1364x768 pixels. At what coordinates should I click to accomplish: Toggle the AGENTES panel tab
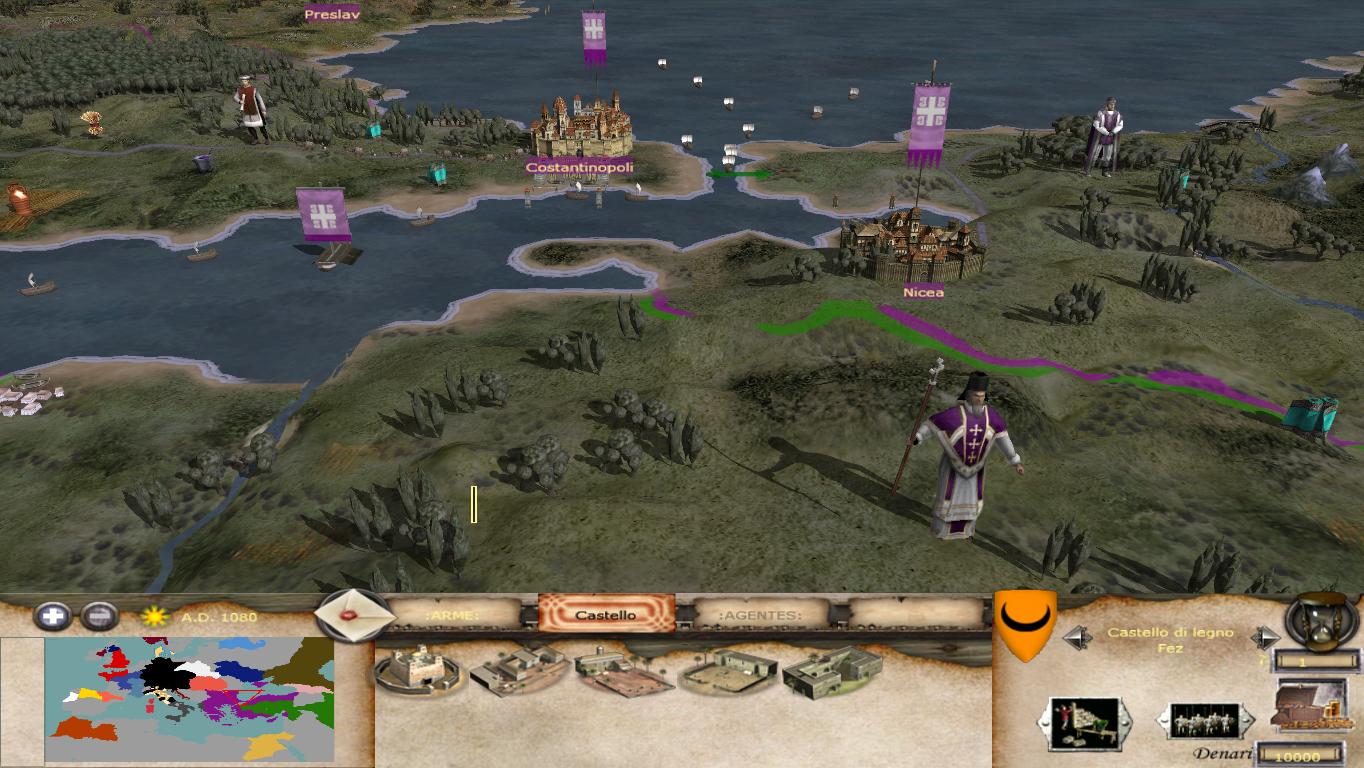tap(760, 615)
